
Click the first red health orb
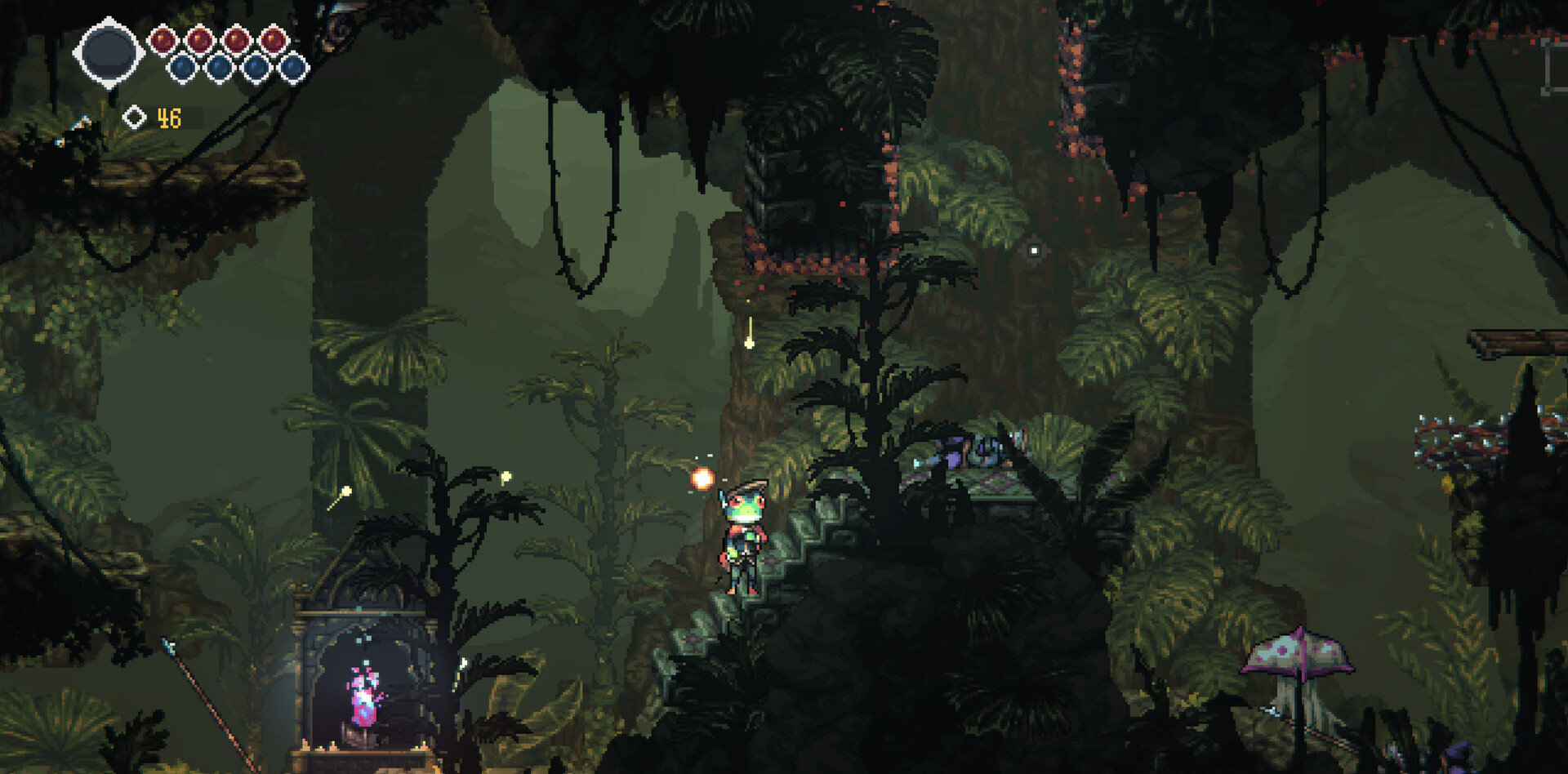pos(163,39)
